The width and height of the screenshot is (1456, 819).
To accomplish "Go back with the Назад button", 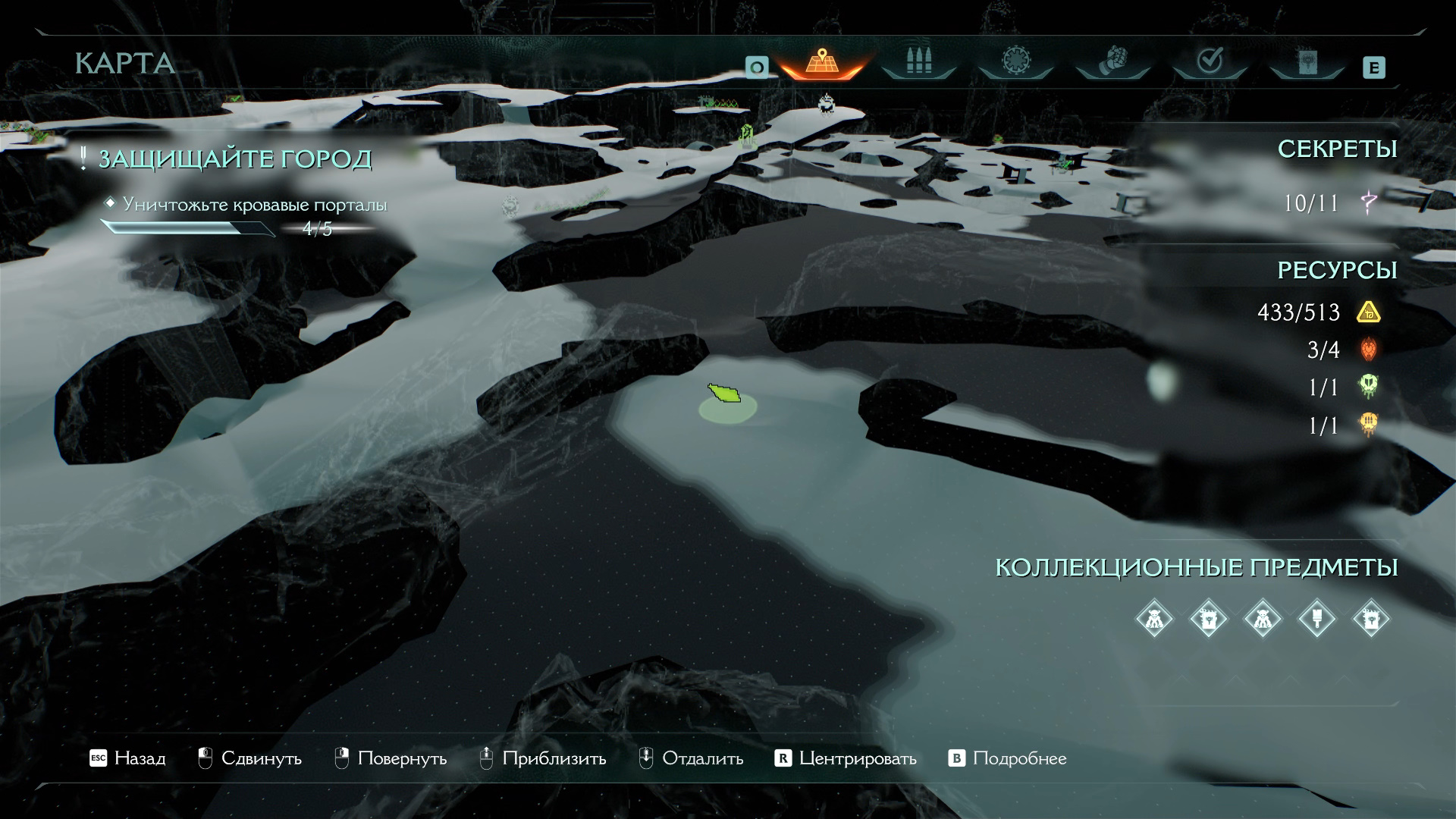I will tap(128, 758).
